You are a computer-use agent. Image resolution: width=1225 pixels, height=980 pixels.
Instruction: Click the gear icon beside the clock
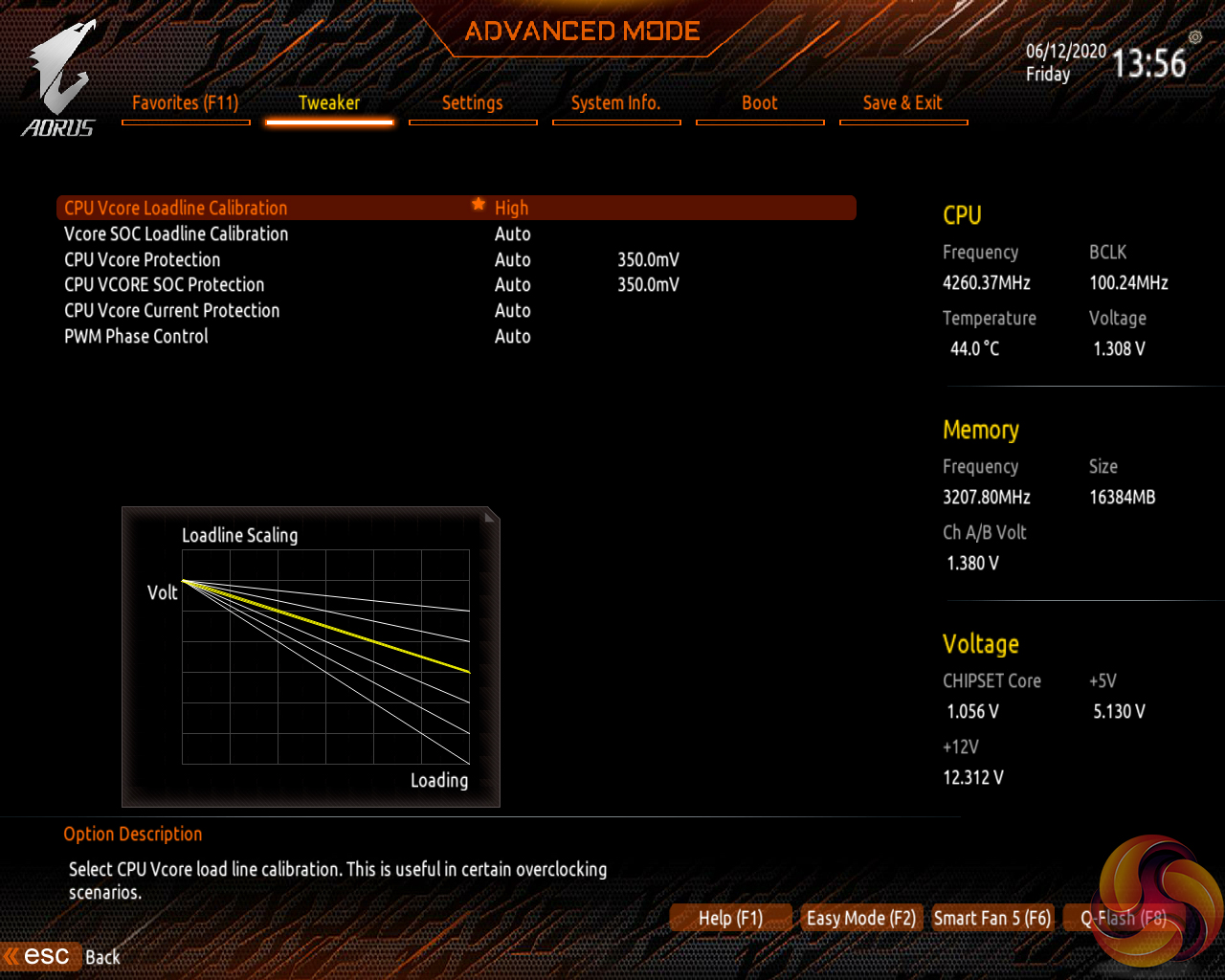[1195, 36]
